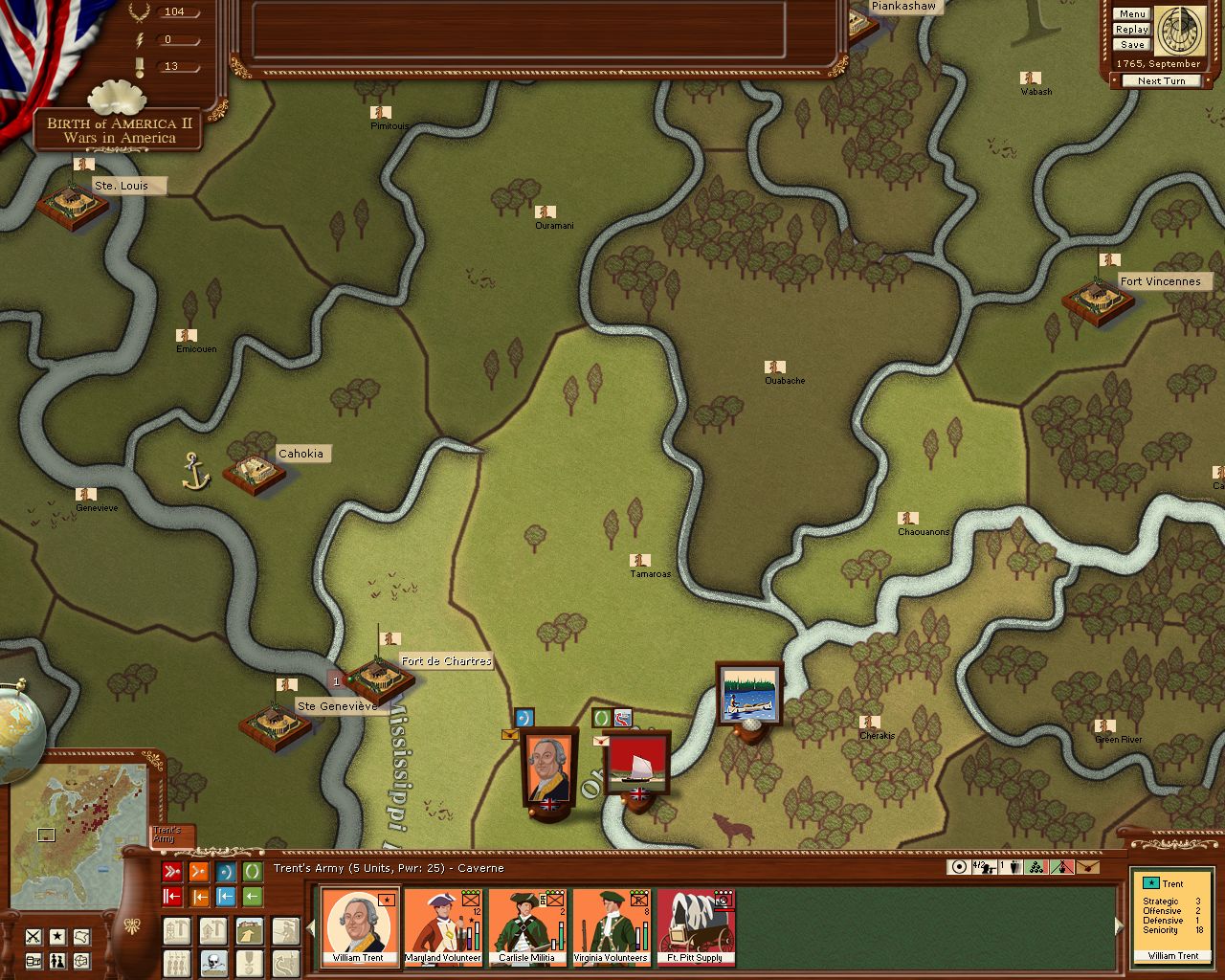Choose the Ft. Pitt Supply wagon card
1225x980 pixels.
(696, 926)
